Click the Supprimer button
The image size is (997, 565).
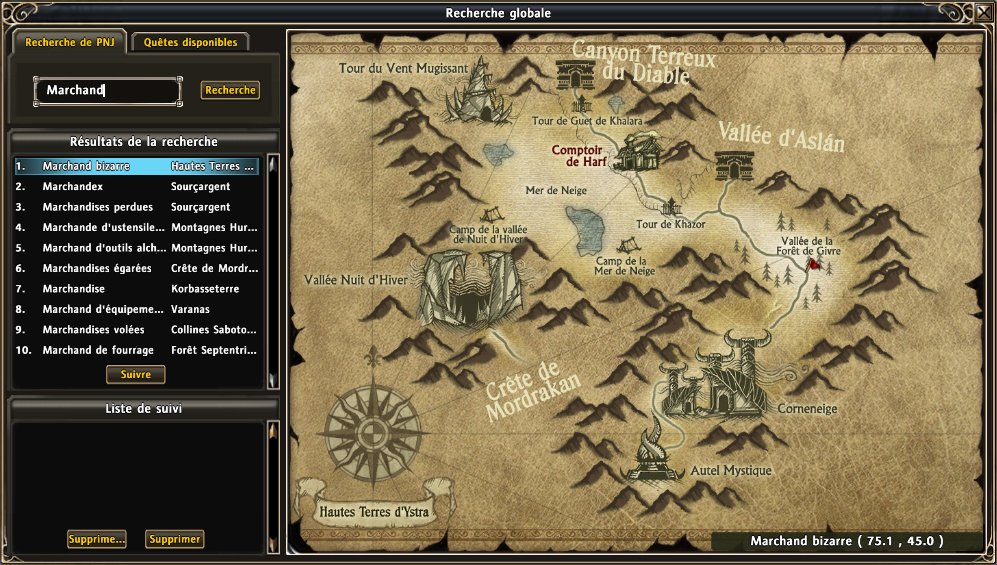pos(175,539)
